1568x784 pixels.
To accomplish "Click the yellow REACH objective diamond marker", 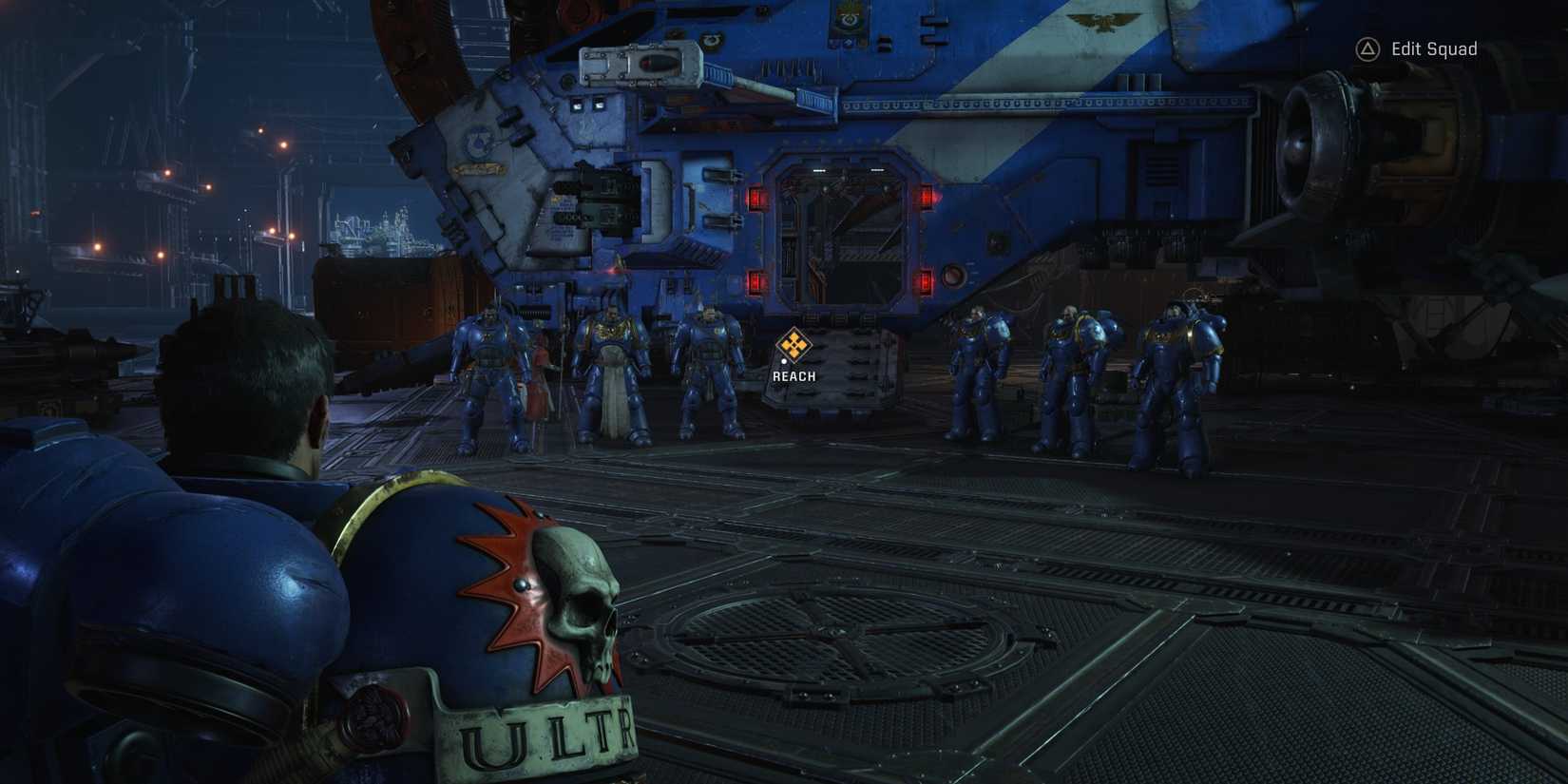I will point(794,345).
